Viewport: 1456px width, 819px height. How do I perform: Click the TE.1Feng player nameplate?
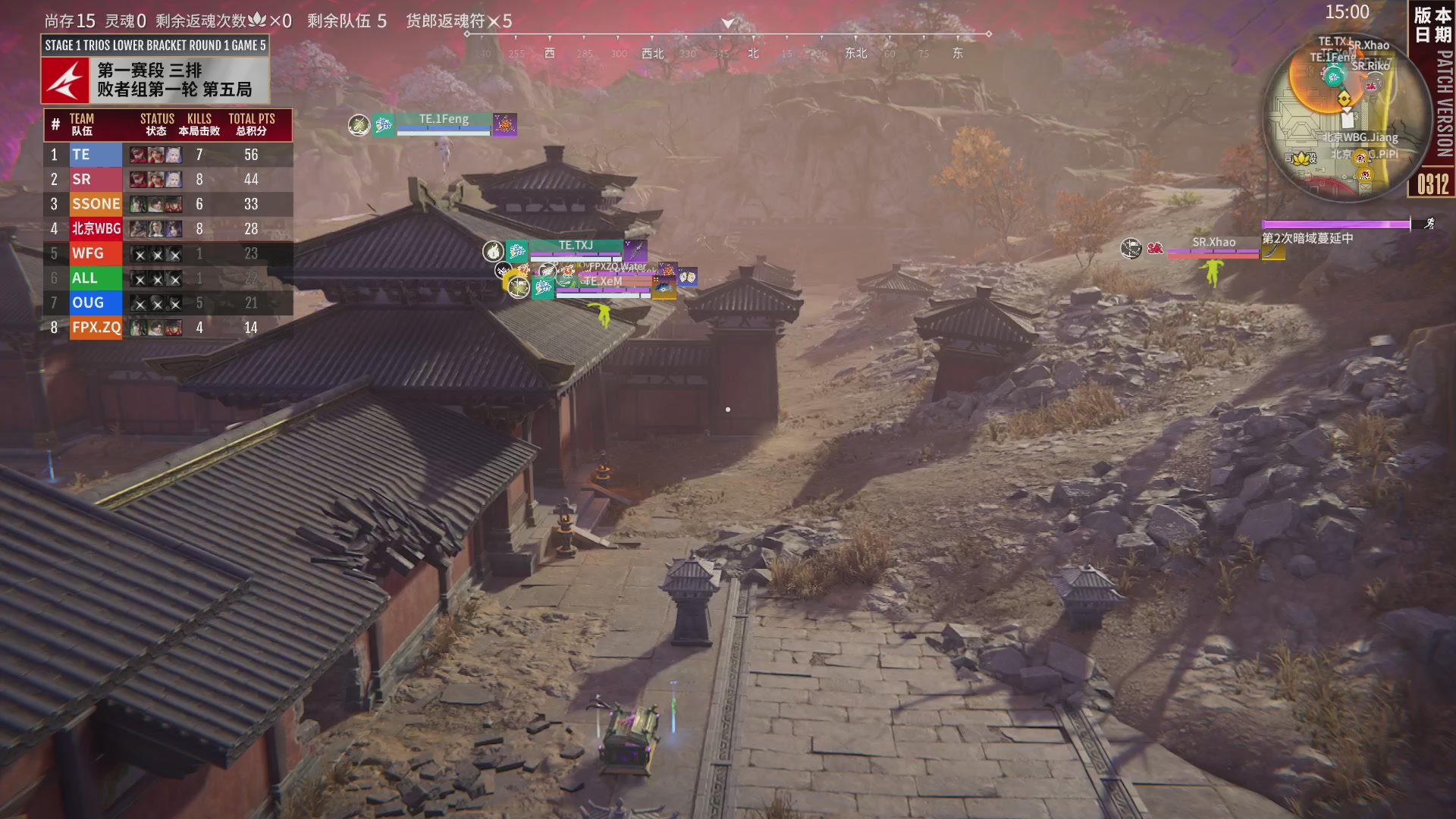coord(444,120)
